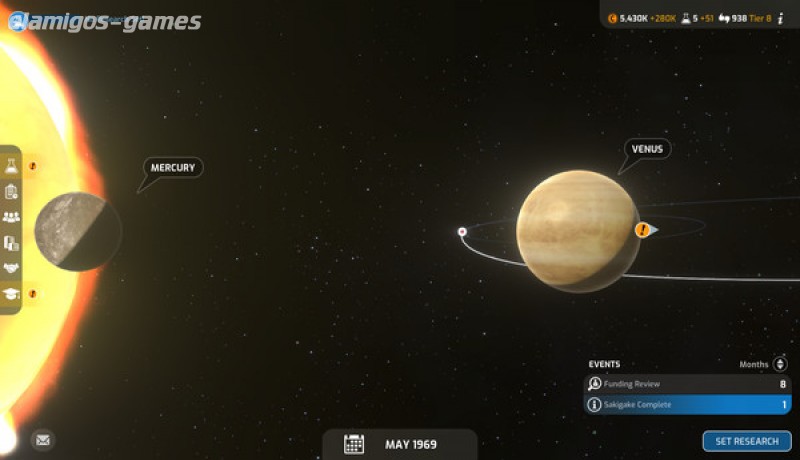Toggle the Months sort arrows in Events
The height and width of the screenshot is (460, 800).
pyautogui.click(x=780, y=364)
